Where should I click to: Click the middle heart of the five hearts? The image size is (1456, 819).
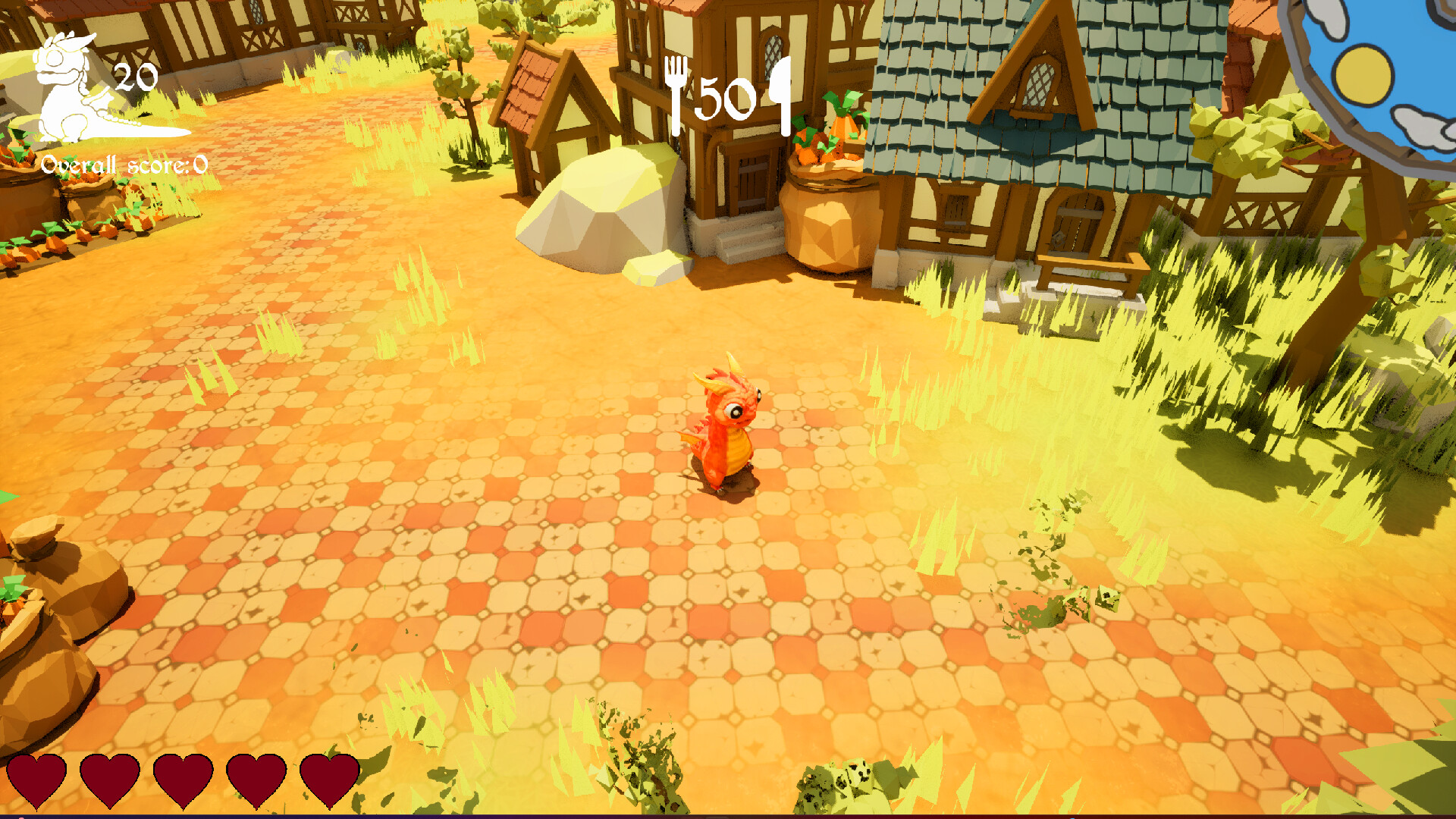182,781
